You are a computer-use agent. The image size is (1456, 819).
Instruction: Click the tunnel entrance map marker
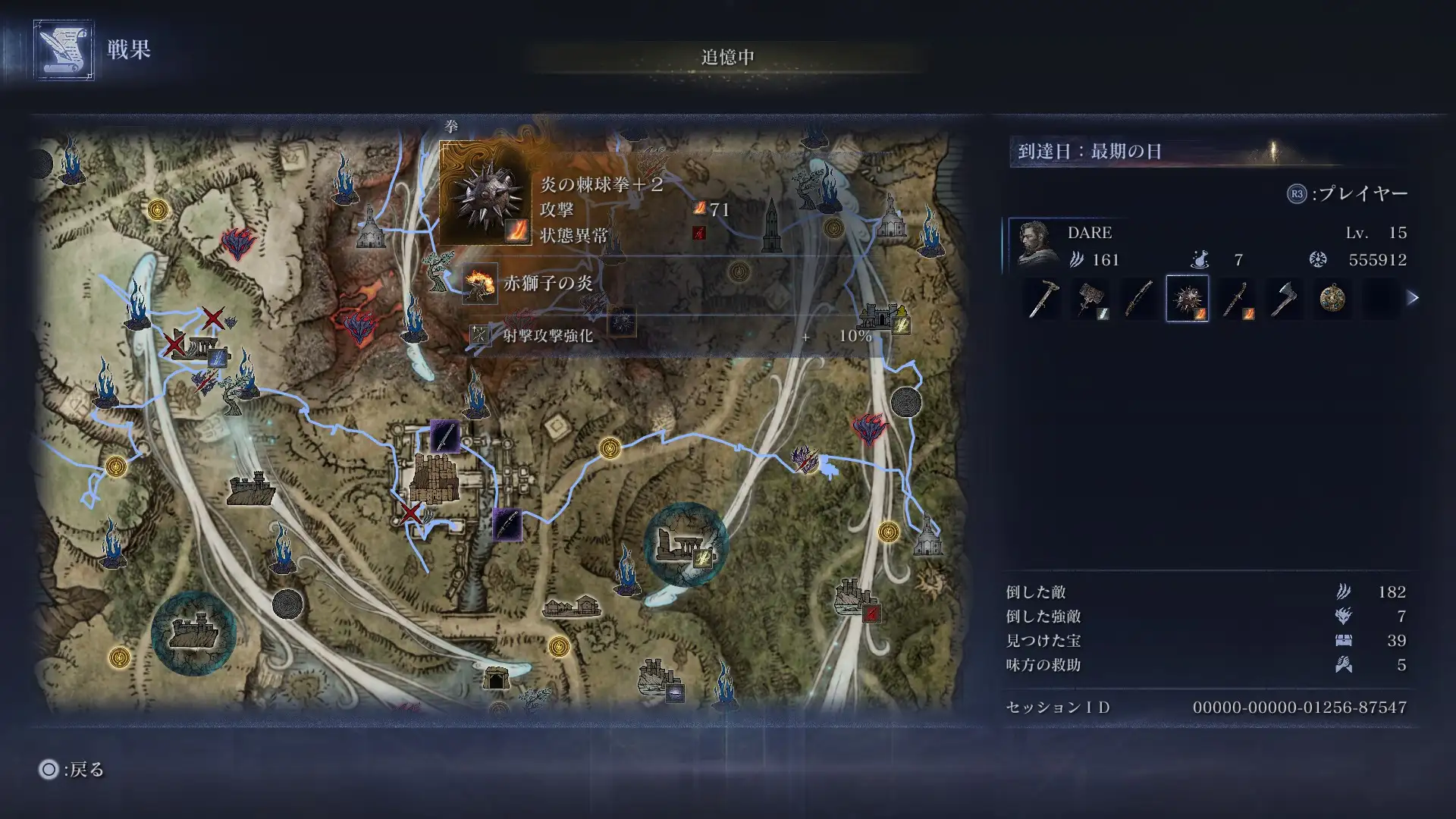[495, 678]
